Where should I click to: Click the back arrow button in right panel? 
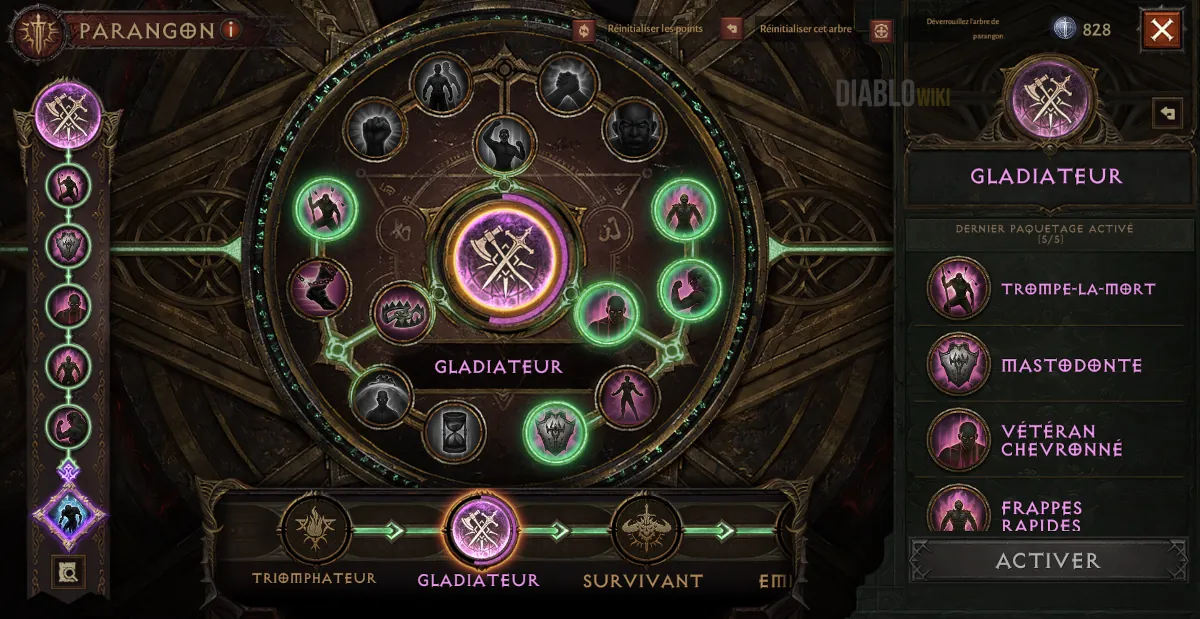[1167, 113]
